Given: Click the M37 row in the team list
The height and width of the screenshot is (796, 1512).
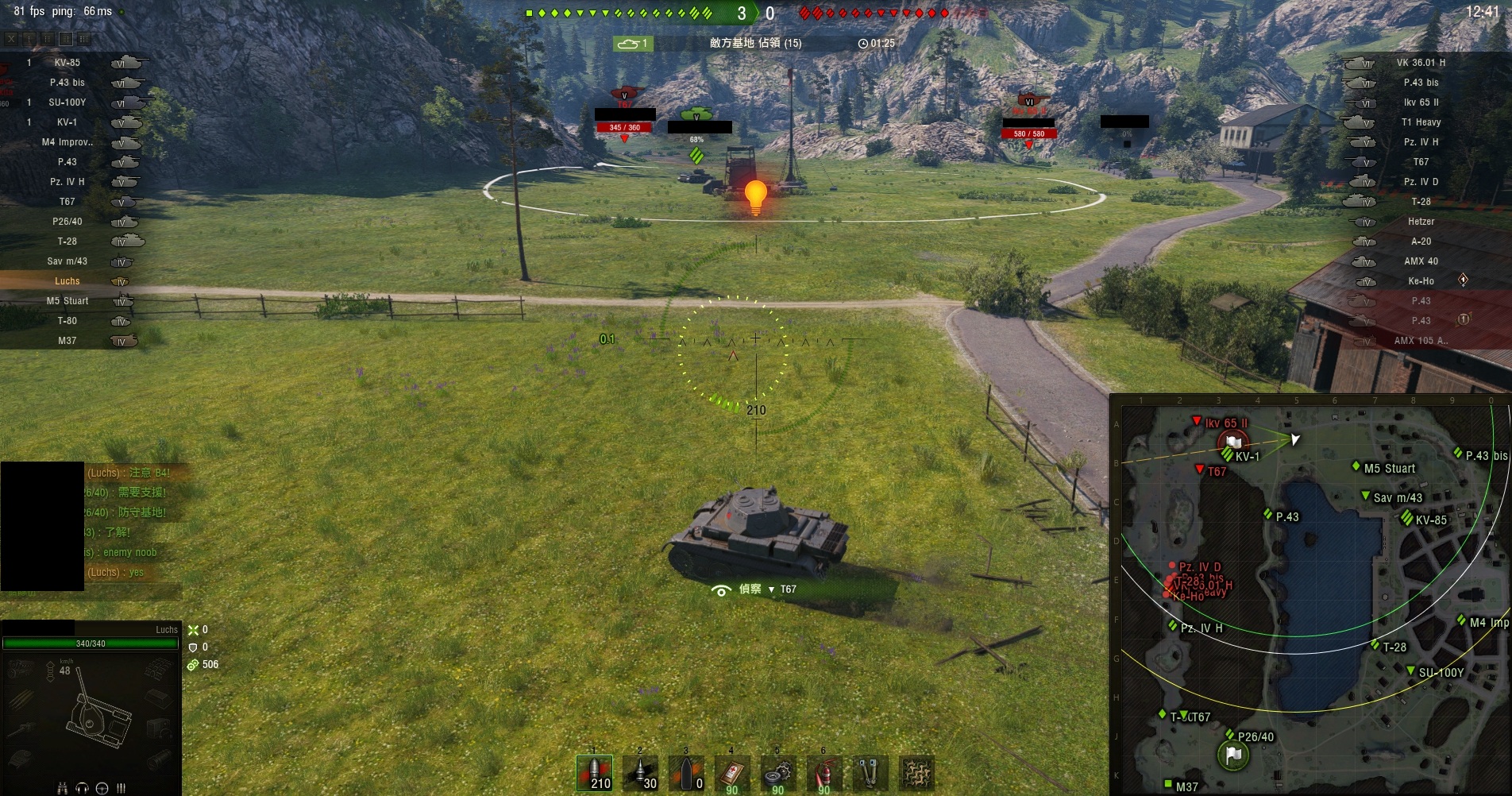Looking at the screenshot, I should point(67,341).
